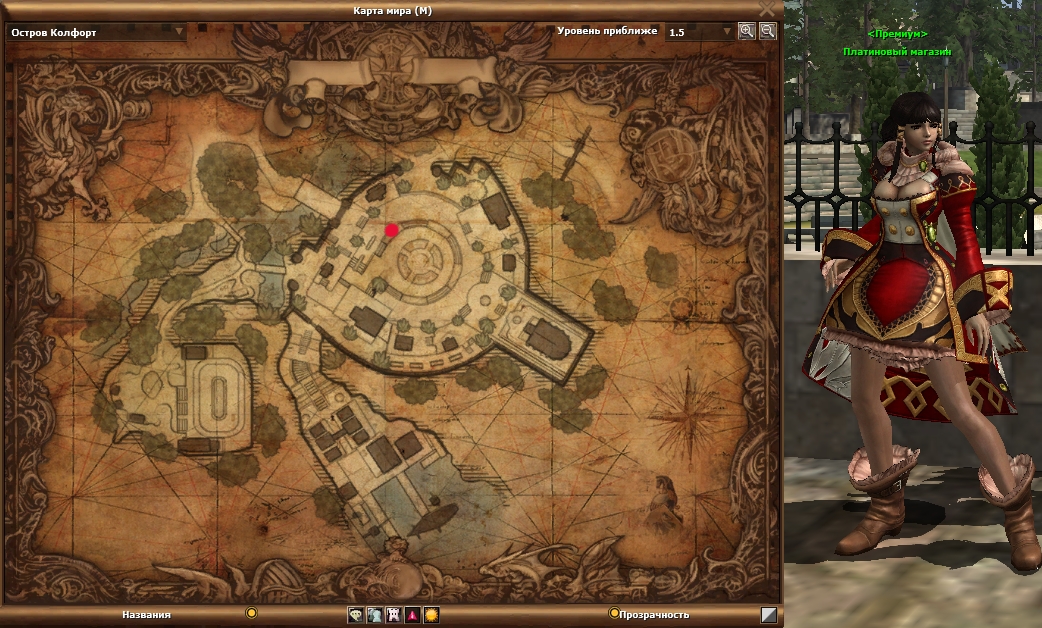Close the world map window

coord(767,9)
